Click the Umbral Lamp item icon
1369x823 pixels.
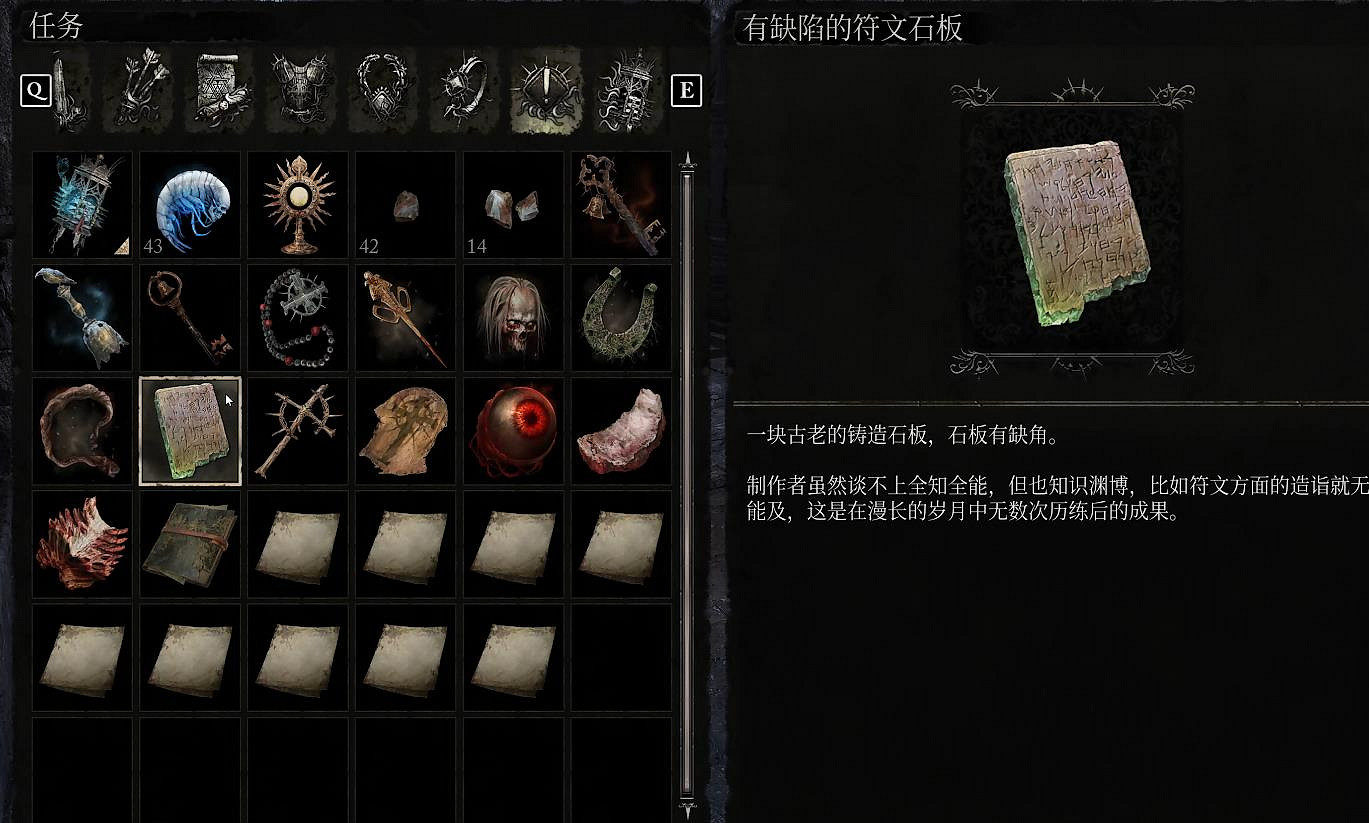point(81,204)
